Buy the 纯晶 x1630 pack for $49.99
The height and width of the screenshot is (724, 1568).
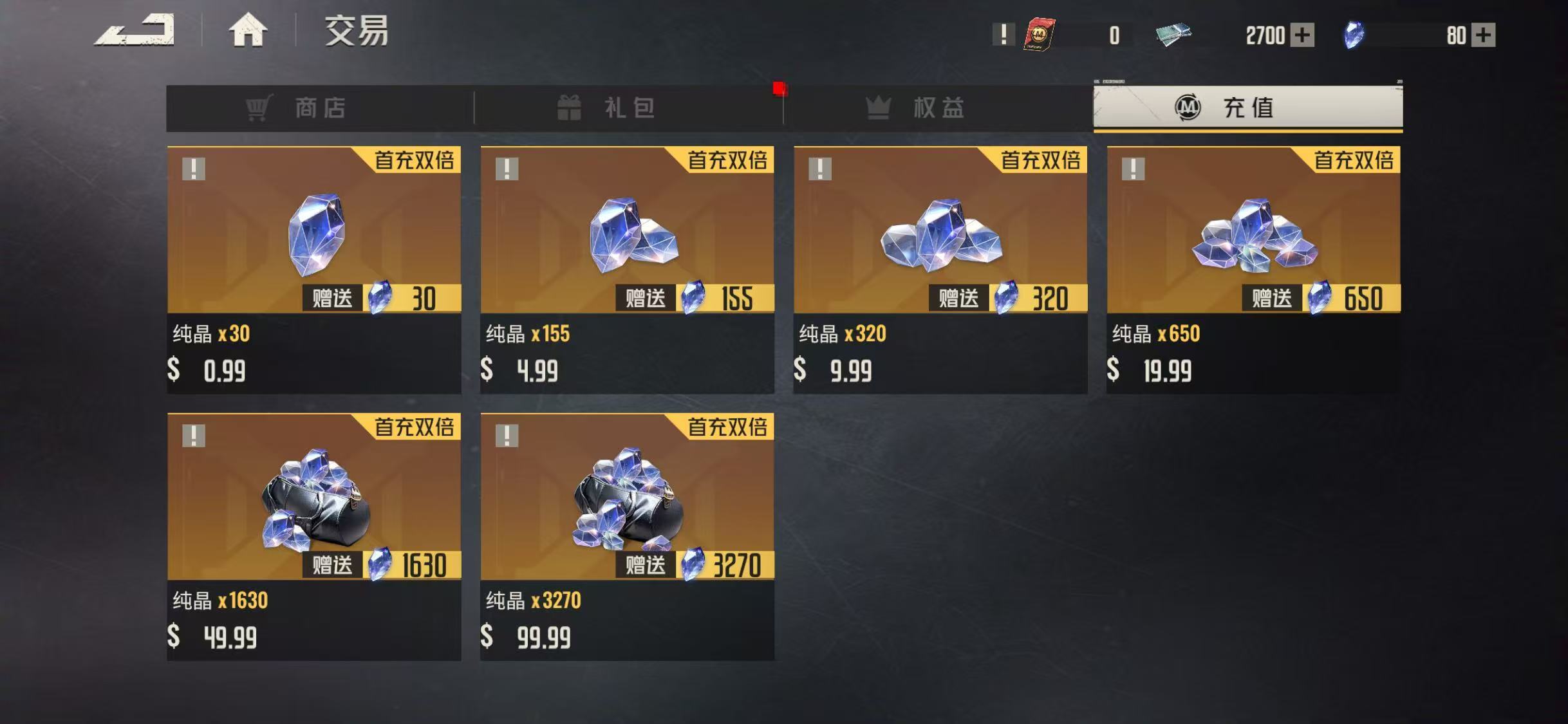coord(314,536)
